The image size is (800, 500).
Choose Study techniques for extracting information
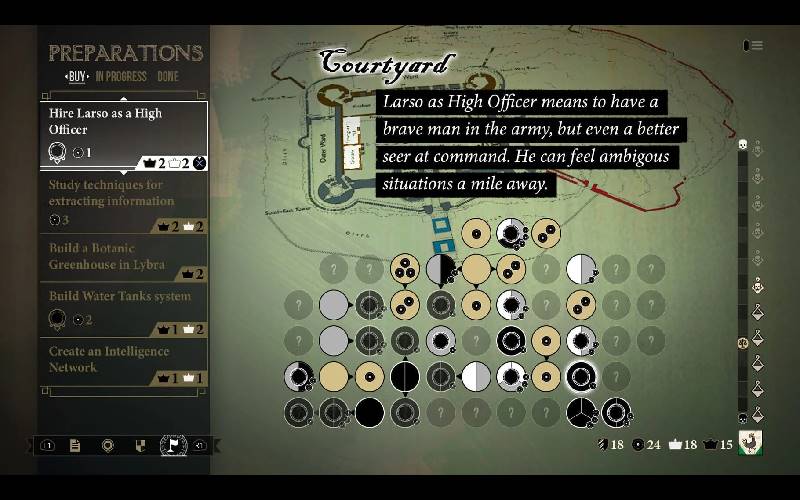pyautogui.click(x=122, y=200)
